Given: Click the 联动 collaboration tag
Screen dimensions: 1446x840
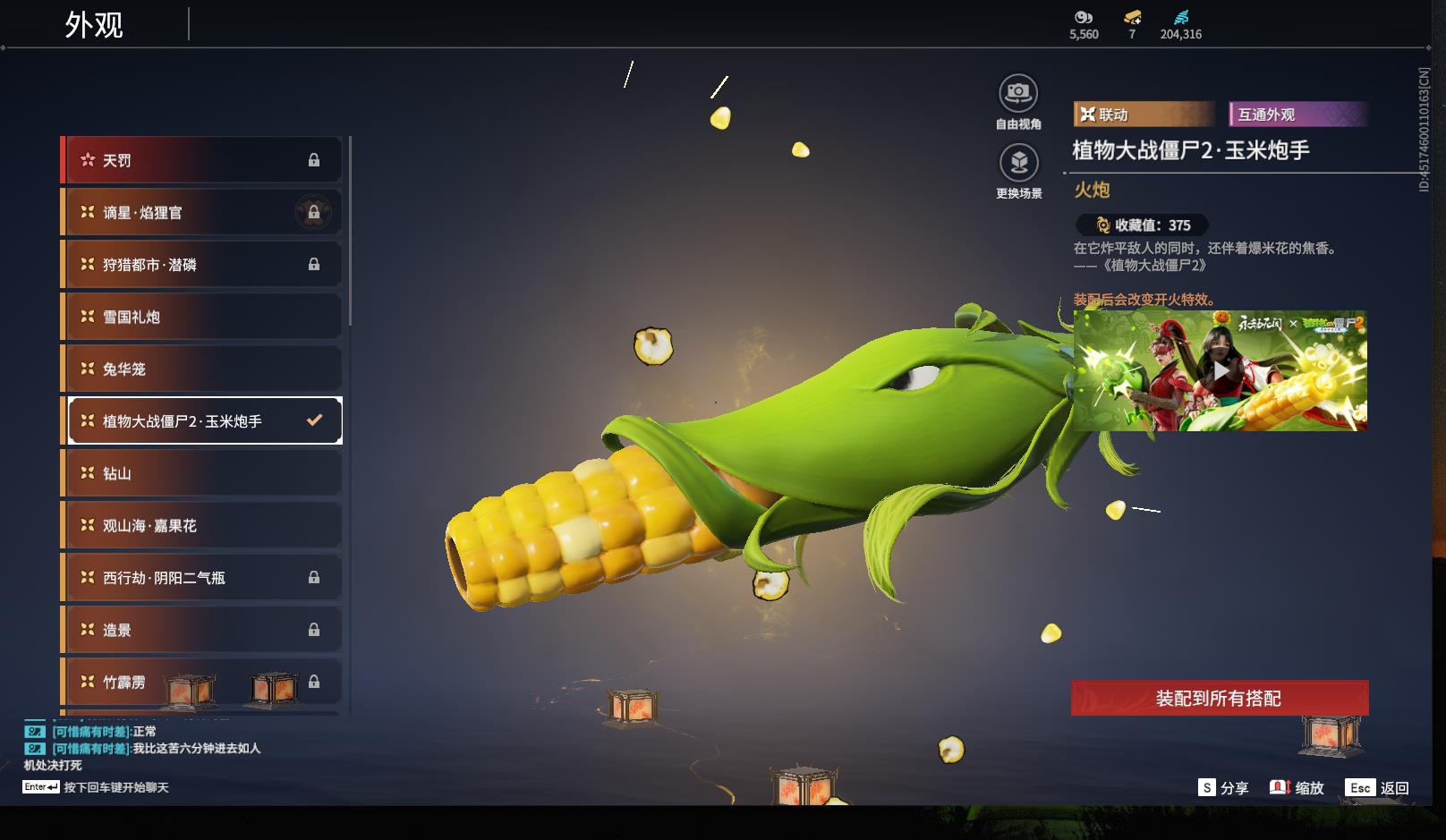Looking at the screenshot, I should [1142, 115].
